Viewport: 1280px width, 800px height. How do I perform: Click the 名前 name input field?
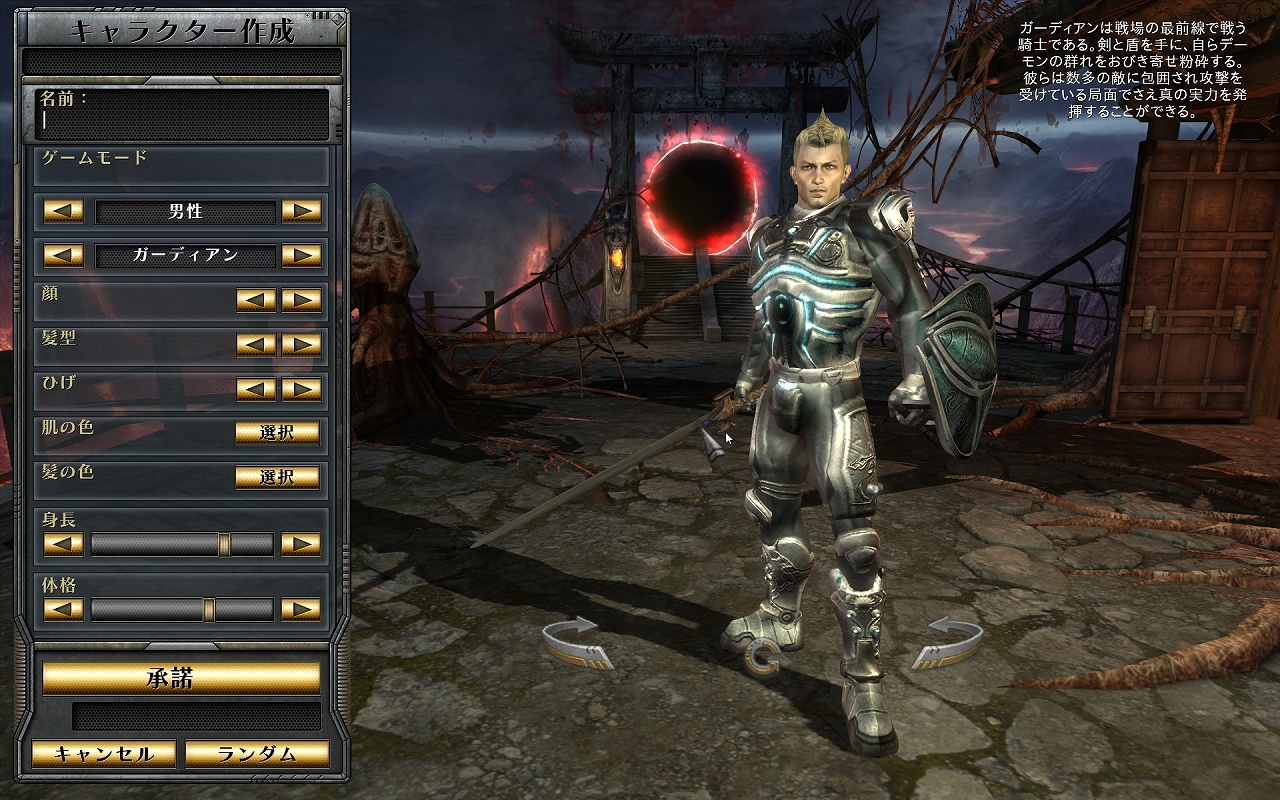(183, 122)
